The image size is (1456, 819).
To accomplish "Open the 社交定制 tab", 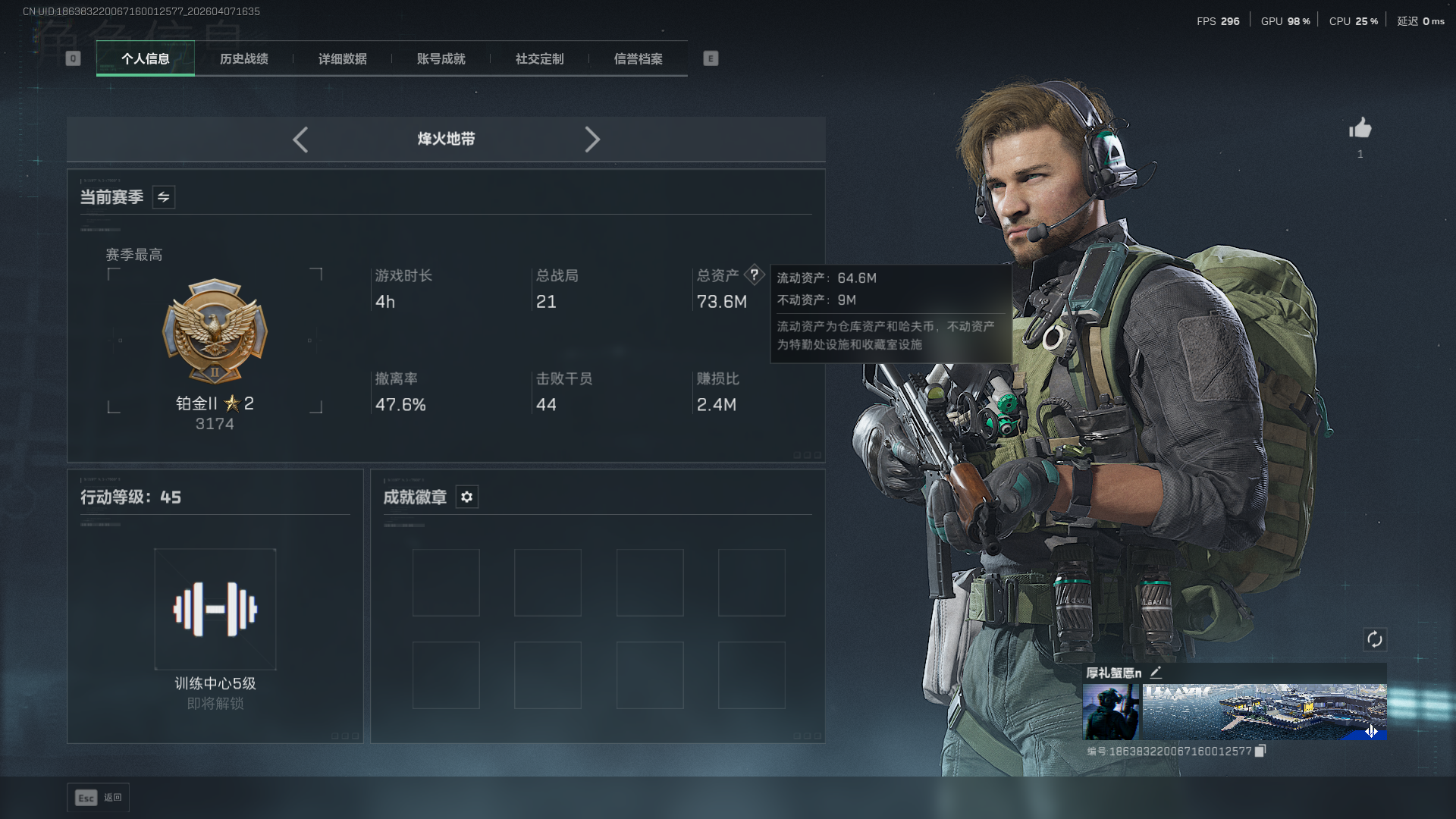I will pyautogui.click(x=539, y=58).
